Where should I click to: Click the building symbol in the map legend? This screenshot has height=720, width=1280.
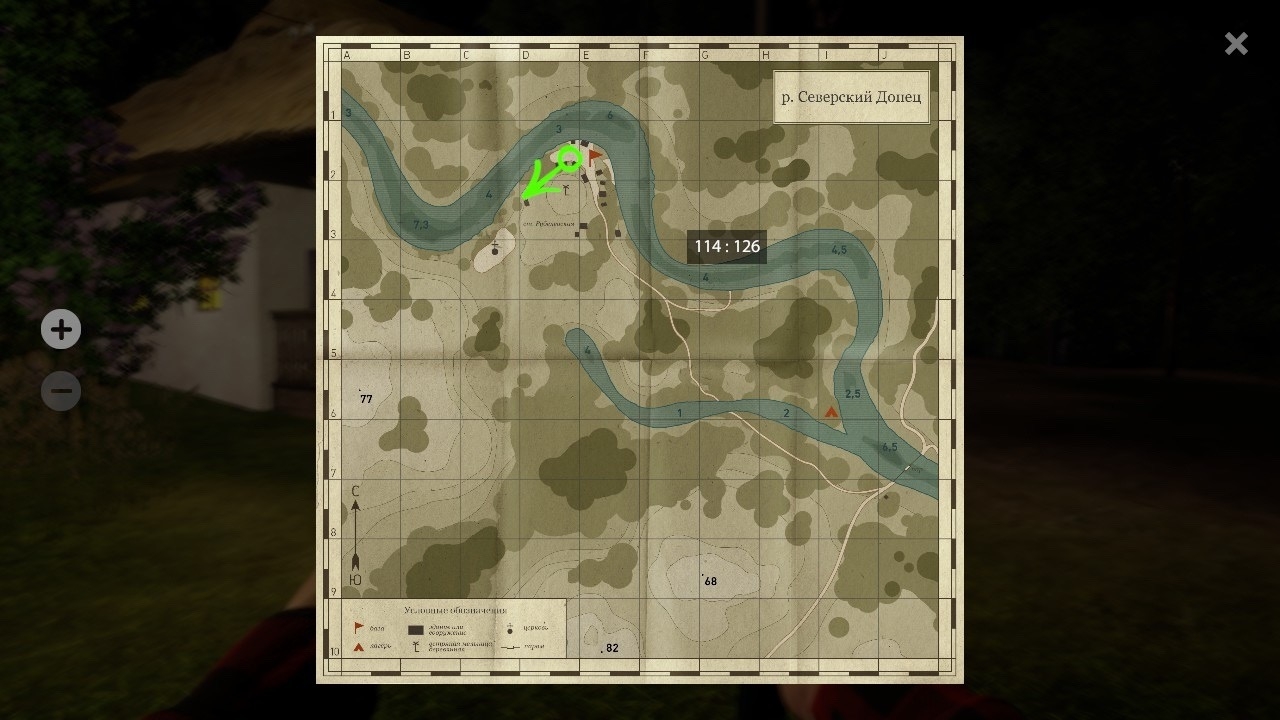coord(416,630)
